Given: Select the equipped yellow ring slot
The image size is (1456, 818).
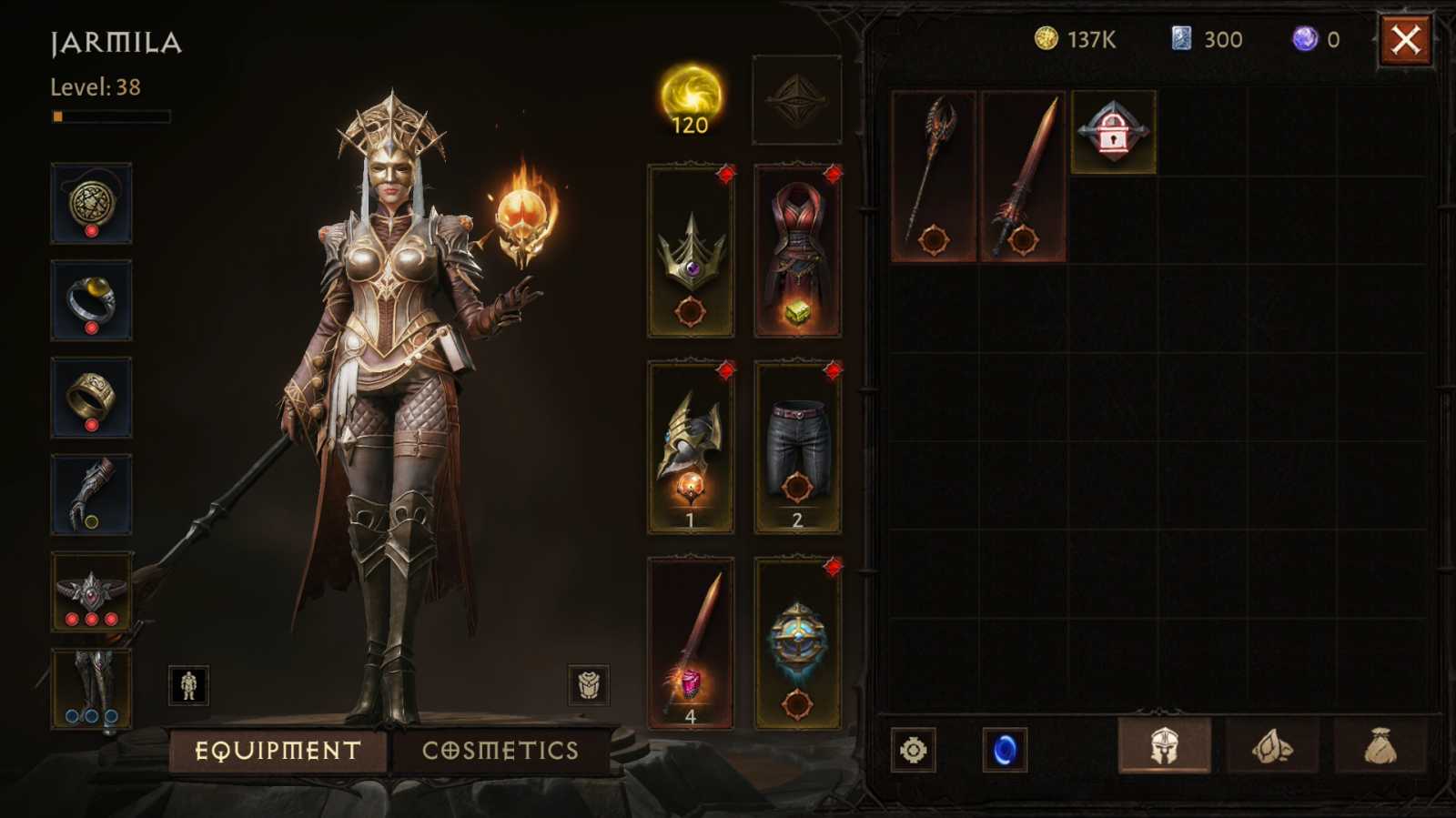Looking at the screenshot, I should click(x=90, y=300).
